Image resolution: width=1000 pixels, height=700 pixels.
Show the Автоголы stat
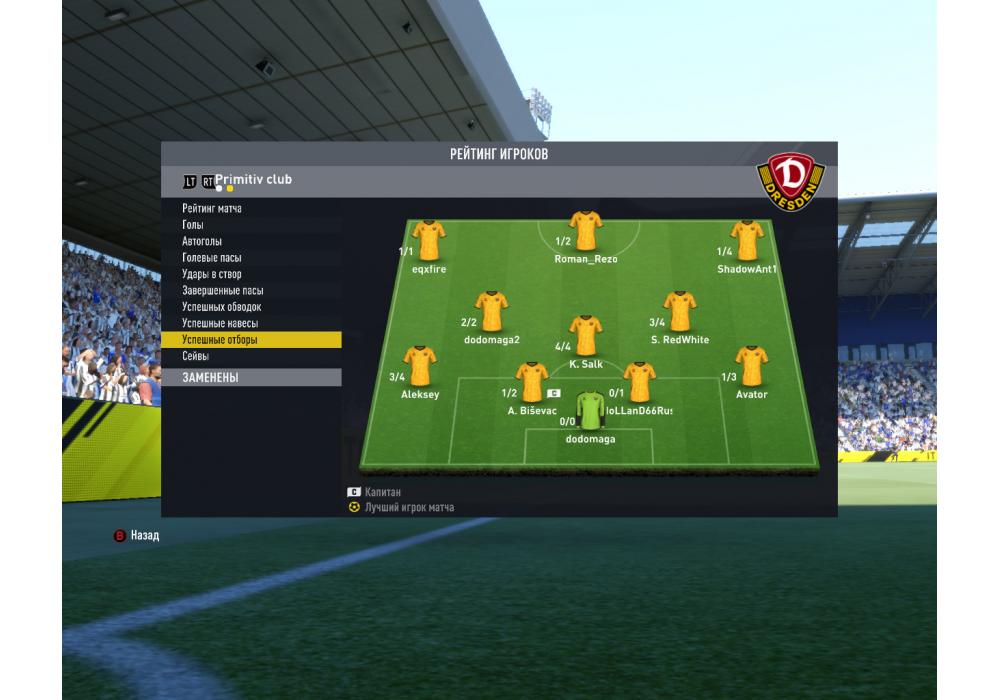tap(202, 241)
